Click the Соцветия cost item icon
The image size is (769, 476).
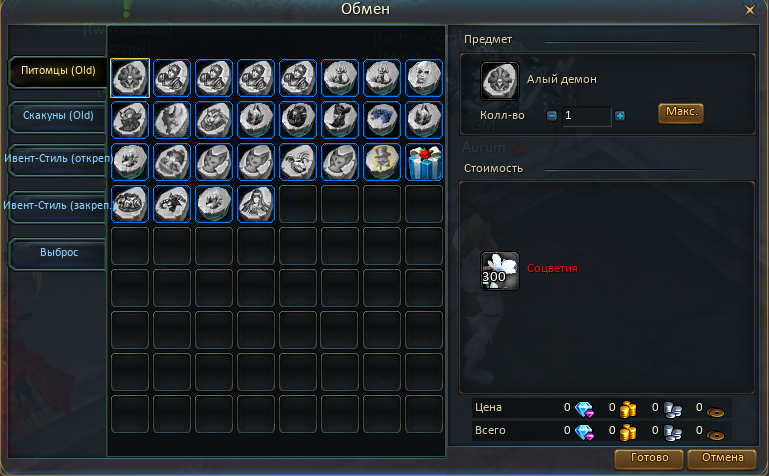click(500, 269)
